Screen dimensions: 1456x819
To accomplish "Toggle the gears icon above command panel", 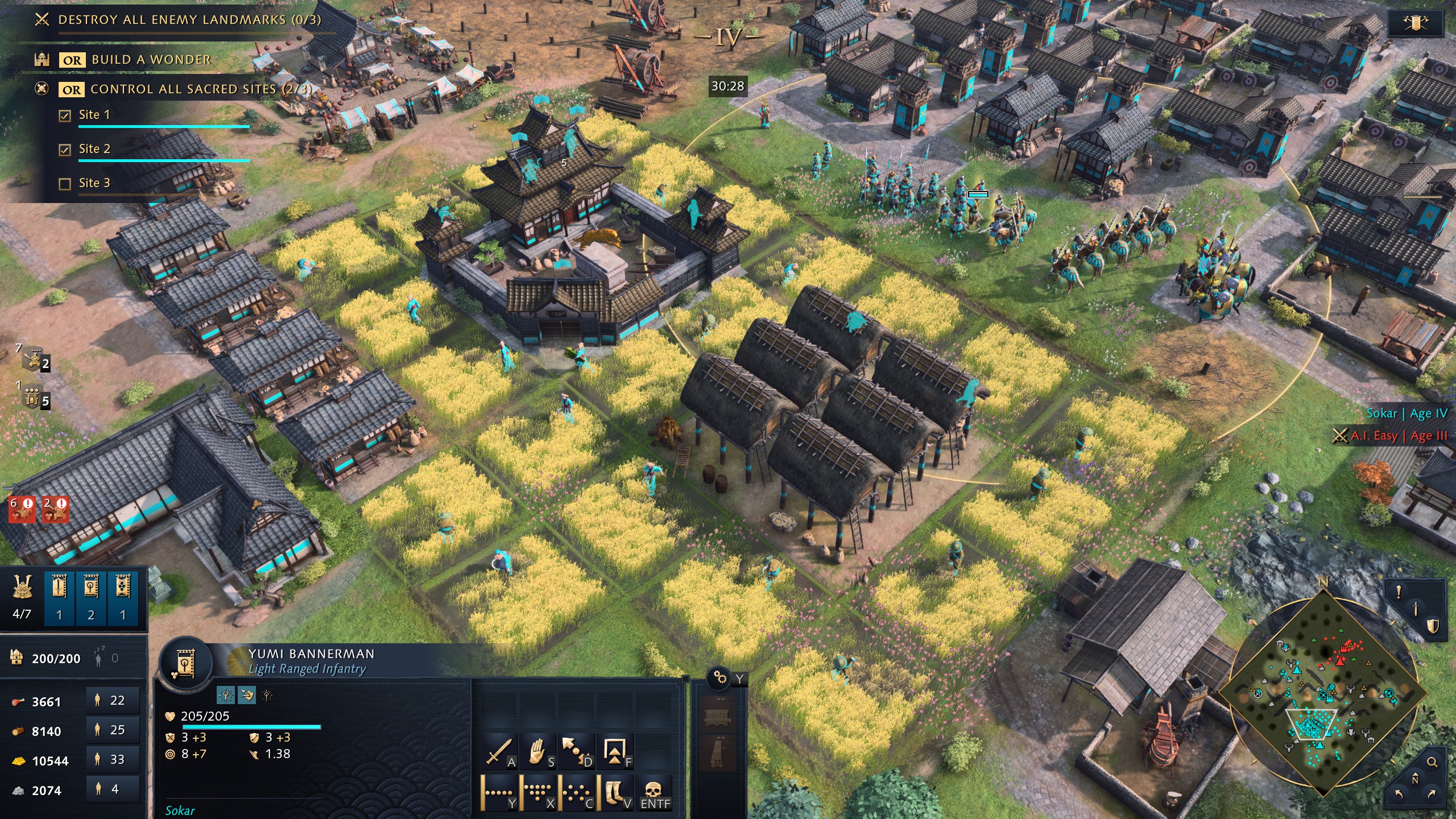I will point(719,677).
